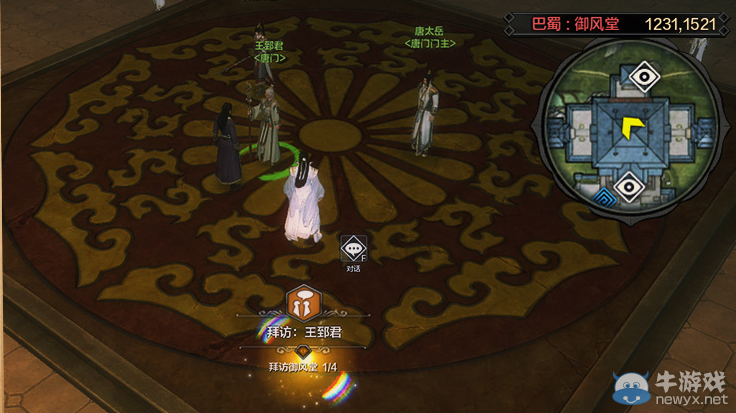Click the 对话 speech bubble icon

[x=353, y=247]
